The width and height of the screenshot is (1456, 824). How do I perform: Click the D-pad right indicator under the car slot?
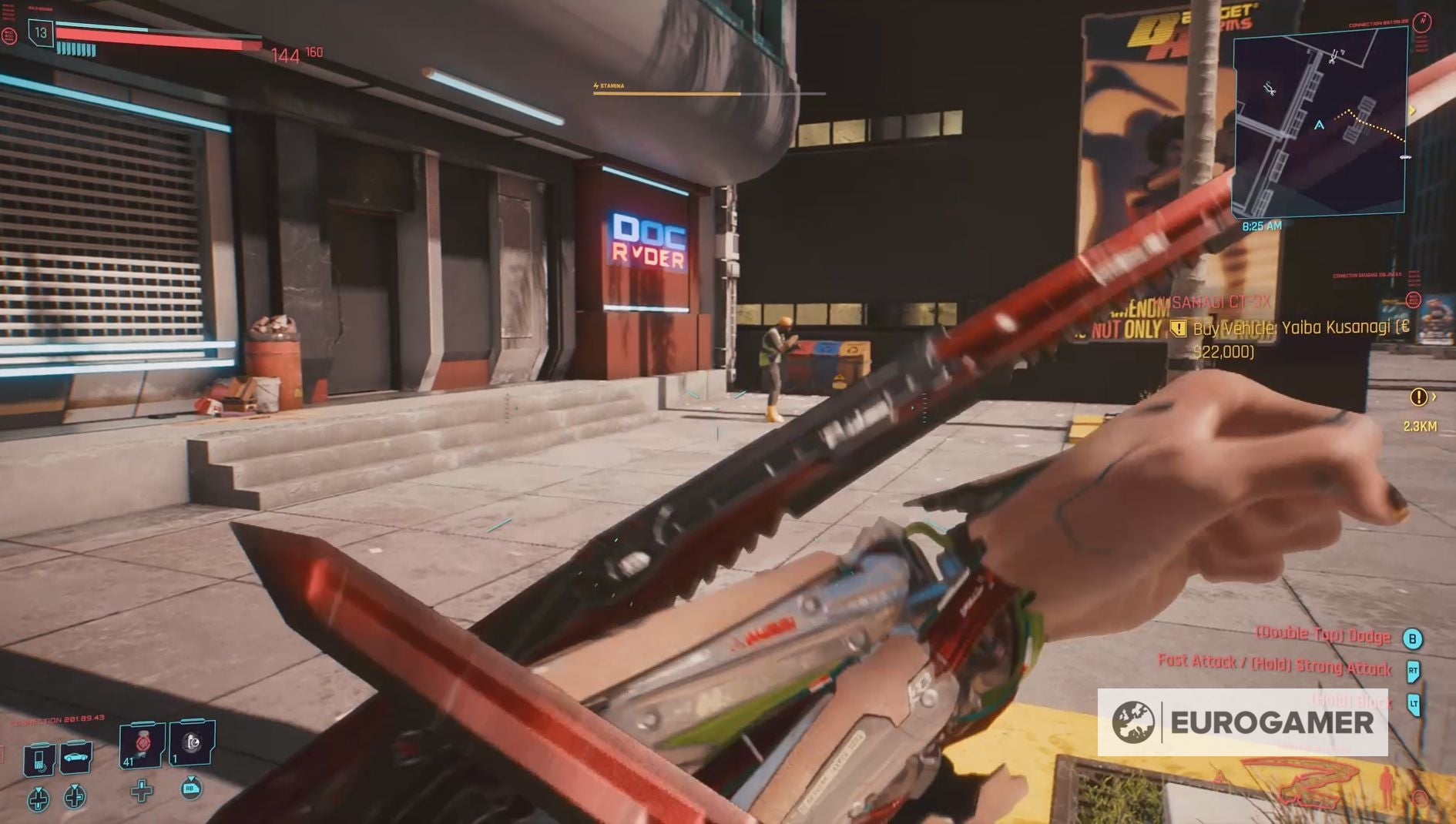74,799
